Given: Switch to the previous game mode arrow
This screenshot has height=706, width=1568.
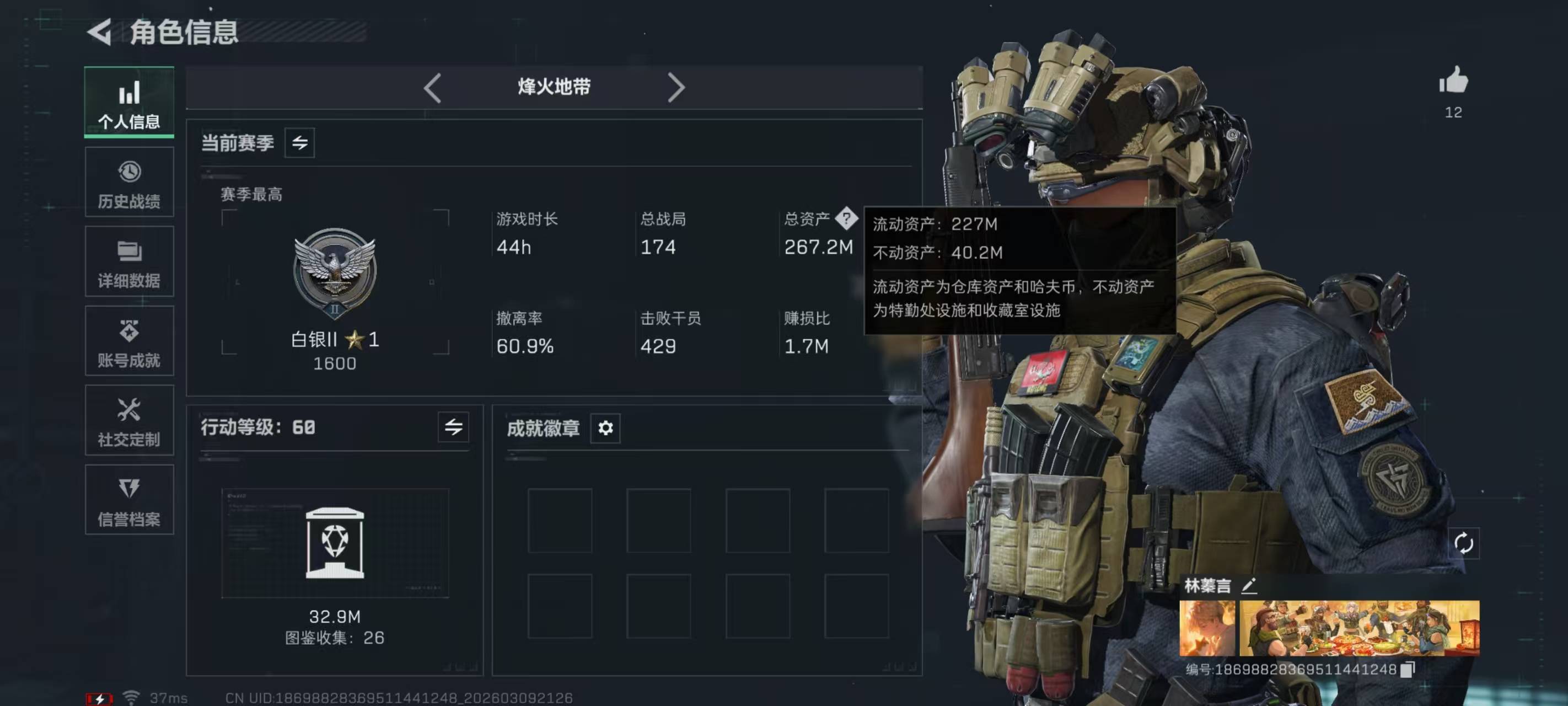Looking at the screenshot, I should [x=432, y=88].
